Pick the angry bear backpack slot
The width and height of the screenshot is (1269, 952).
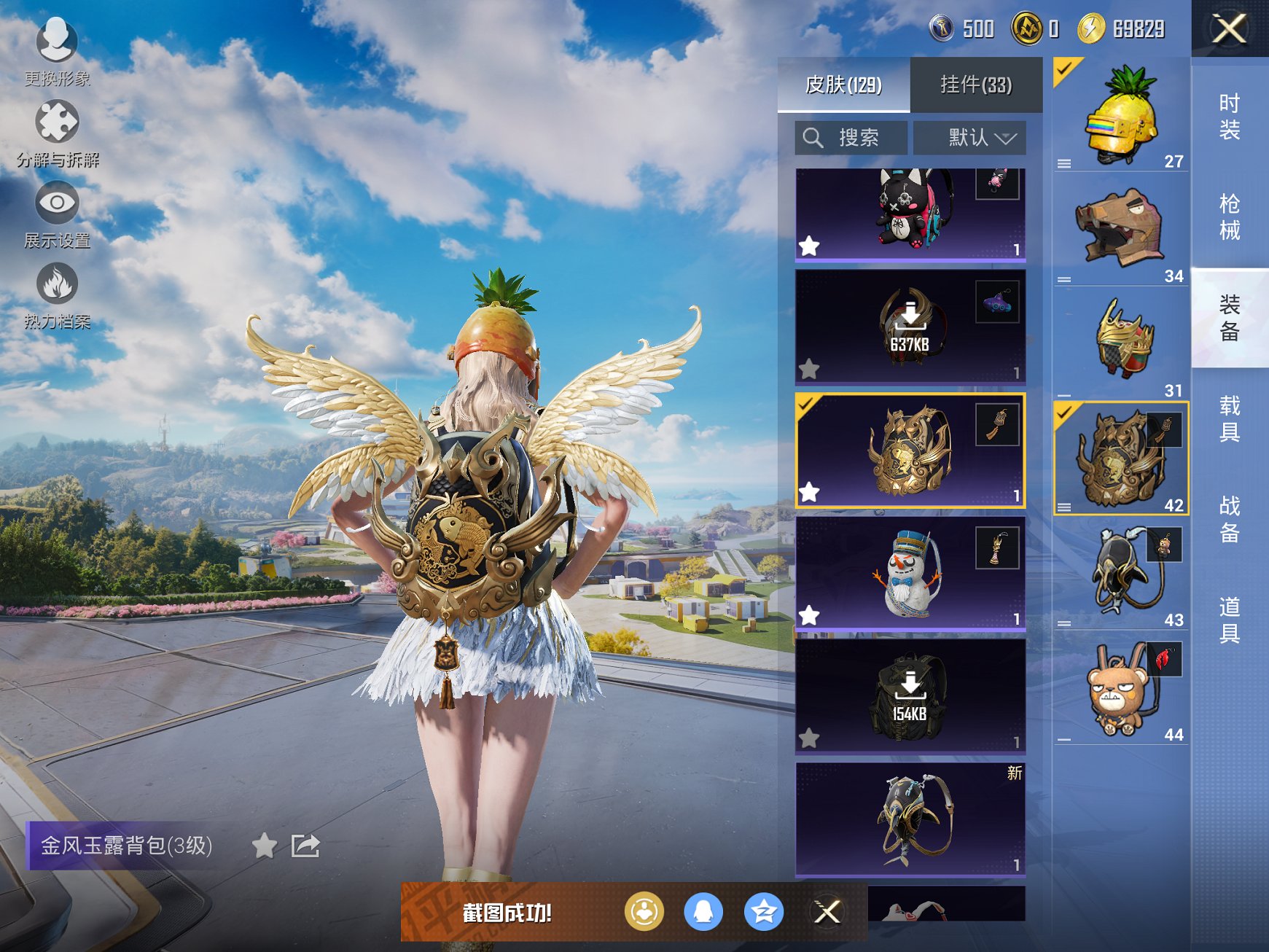[1120, 687]
